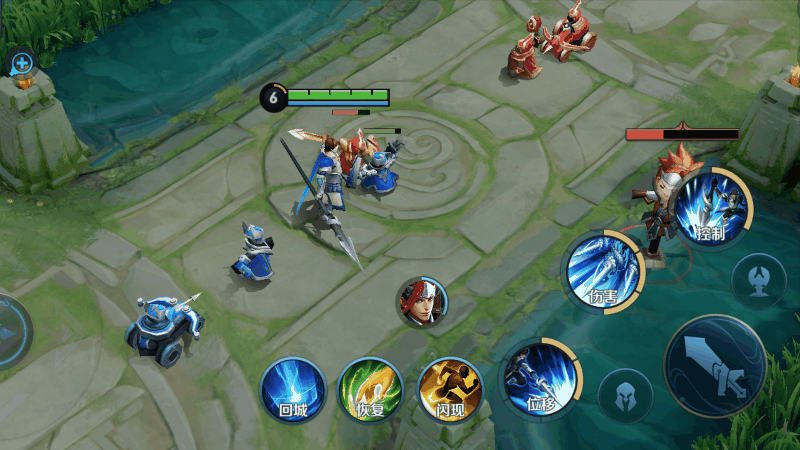
Task: Cast the 控制 control skill
Action: click(711, 207)
